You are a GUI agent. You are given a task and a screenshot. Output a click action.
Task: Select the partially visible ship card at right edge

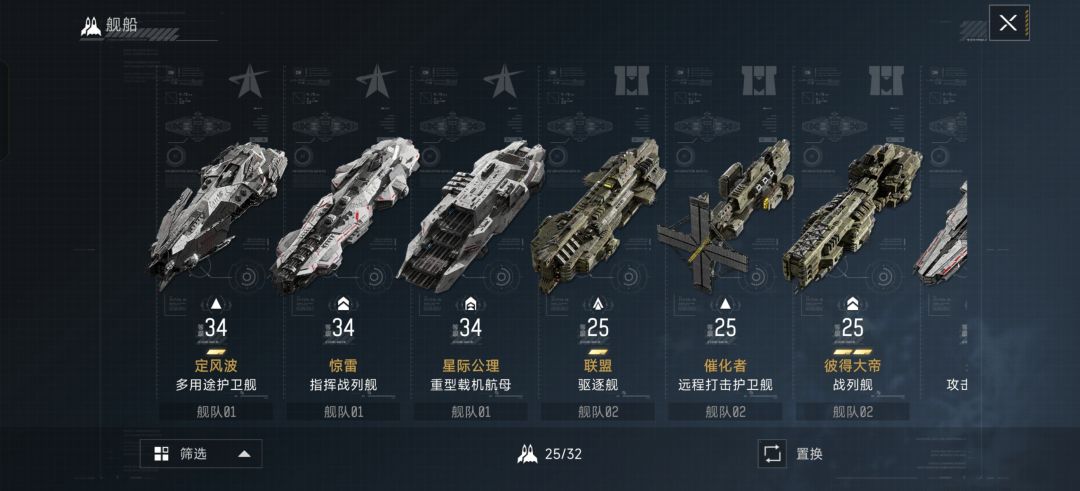pyautogui.click(x=946, y=240)
